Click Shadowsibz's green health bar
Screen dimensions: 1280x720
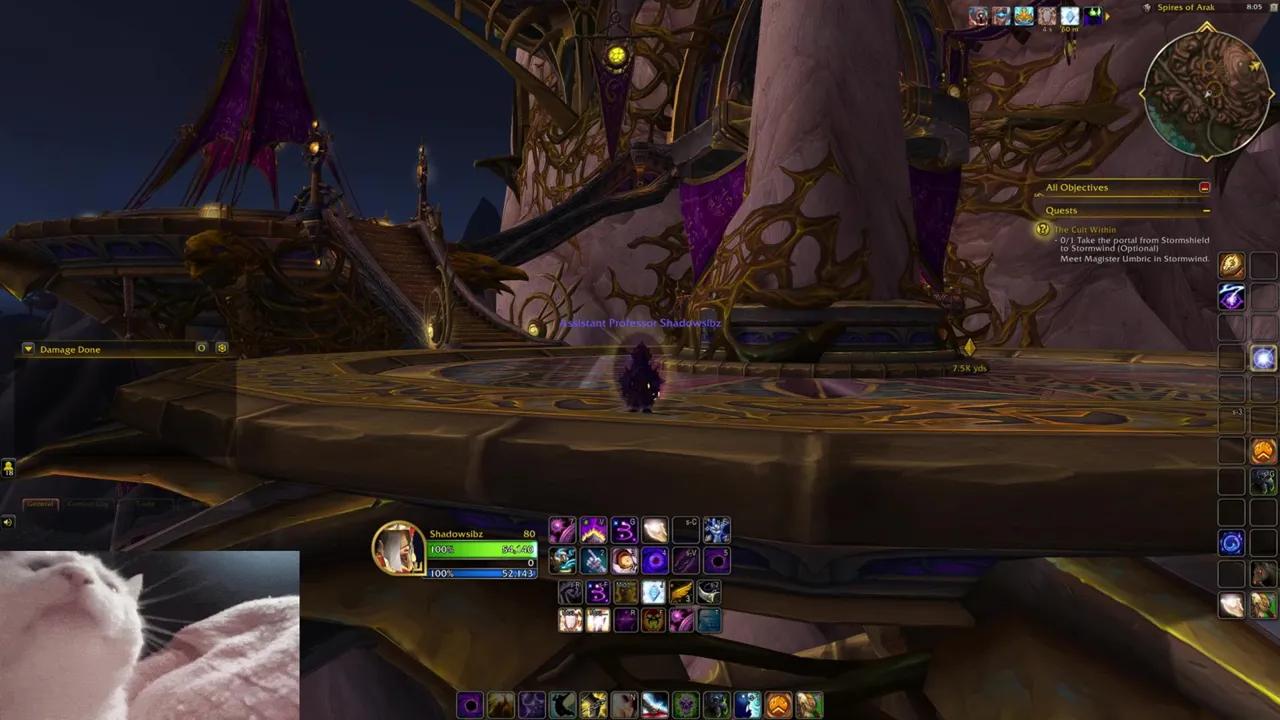click(483, 548)
